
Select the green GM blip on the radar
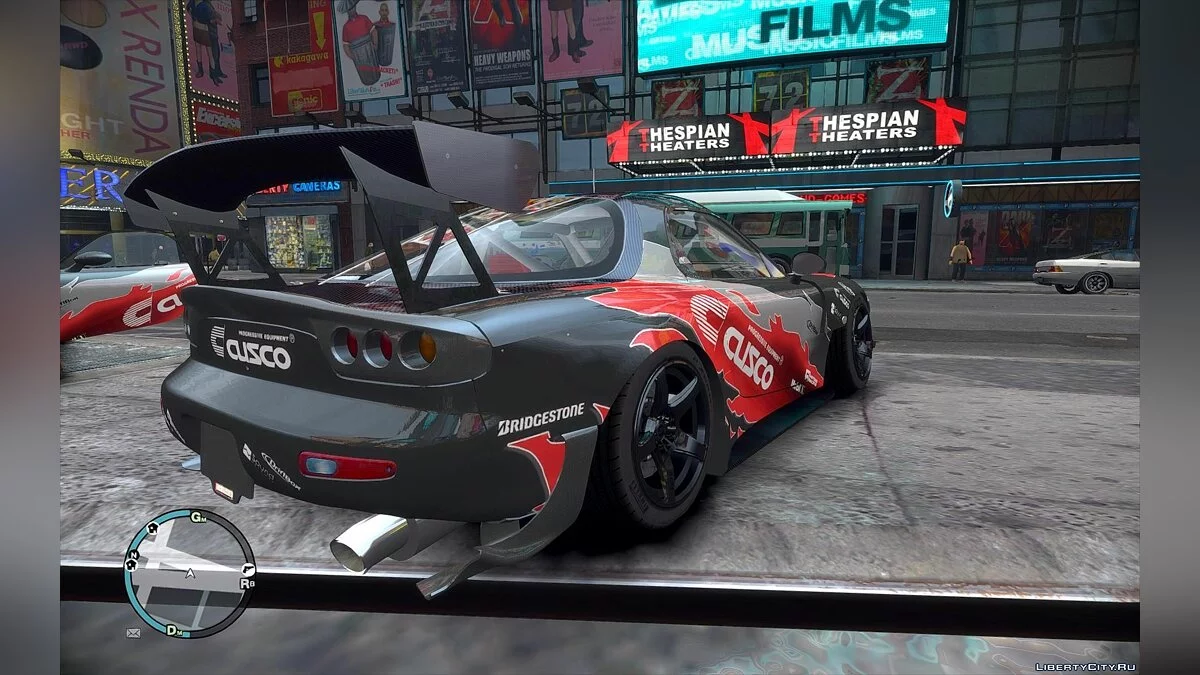(x=198, y=517)
